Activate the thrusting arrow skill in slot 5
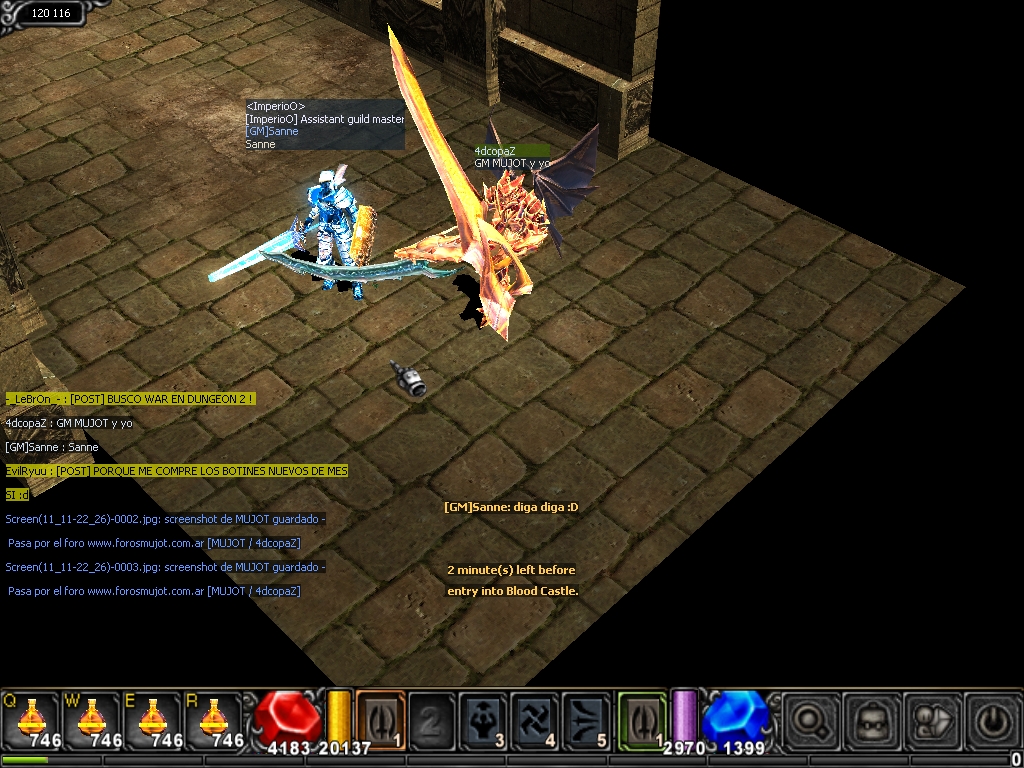Image resolution: width=1024 pixels, height=768 pixels. [x=587, y=720]
